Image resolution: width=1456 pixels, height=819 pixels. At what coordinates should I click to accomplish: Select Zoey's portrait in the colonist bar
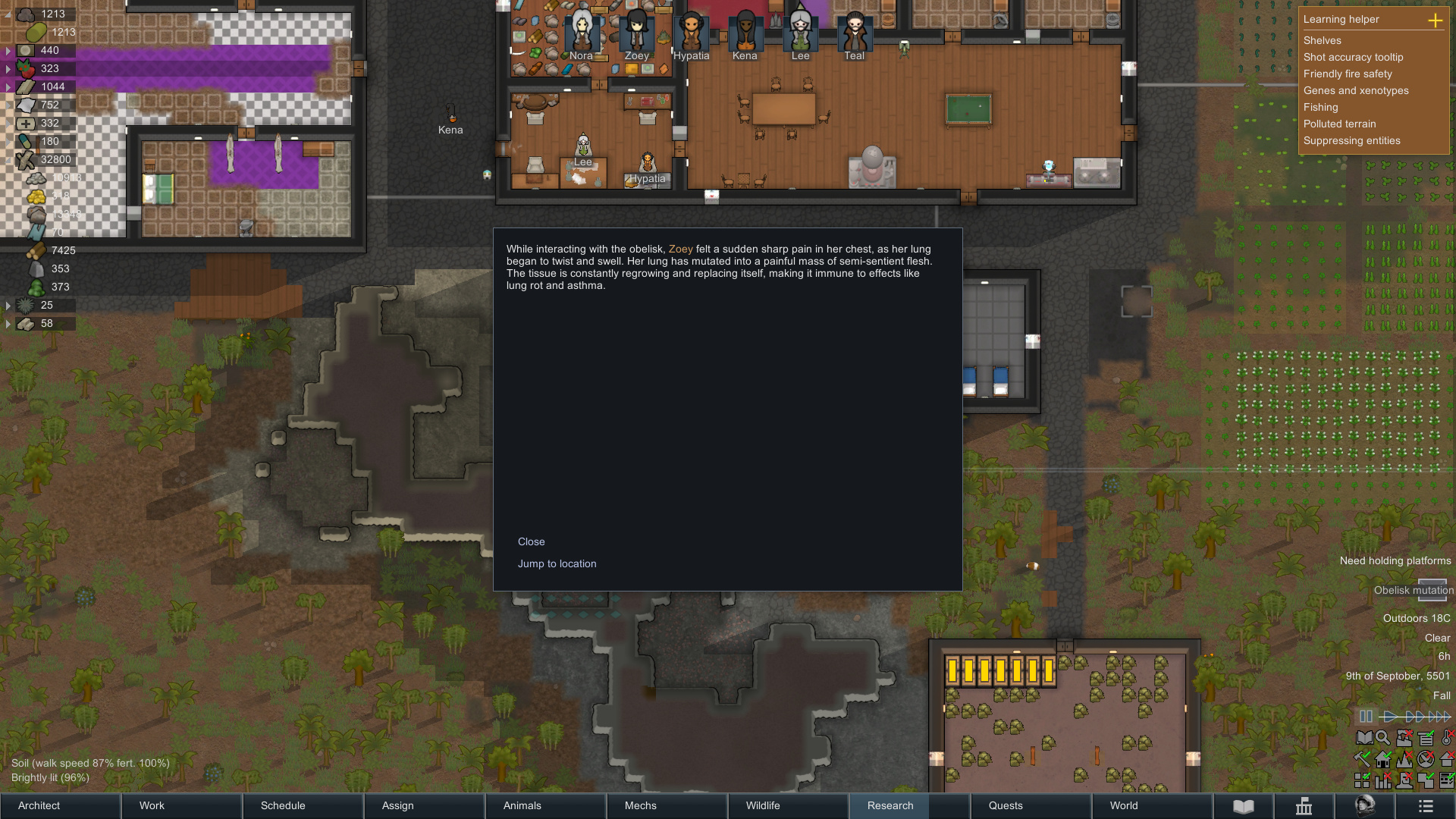[636, 33]
